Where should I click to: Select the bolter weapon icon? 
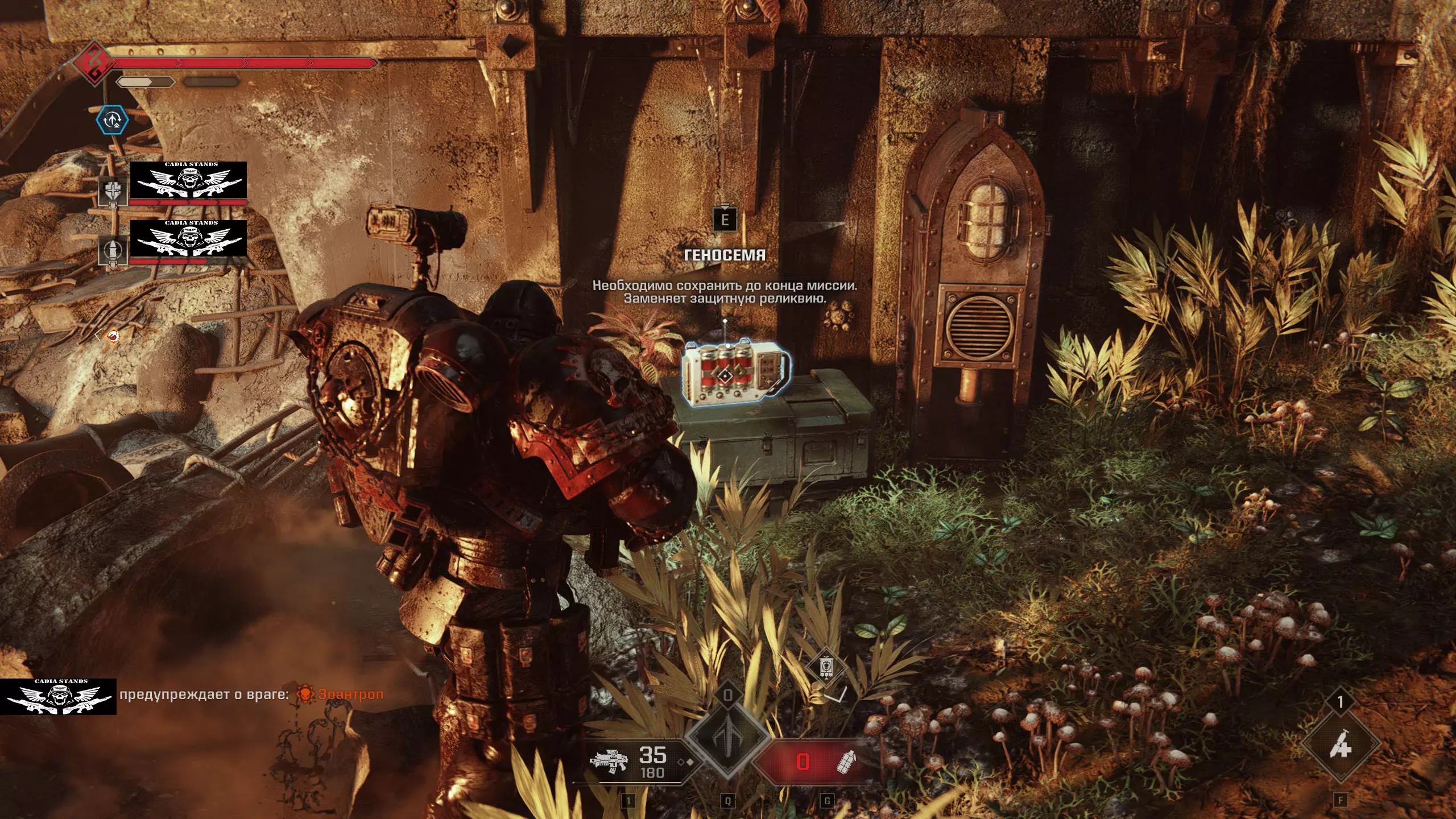coord(608,762)
